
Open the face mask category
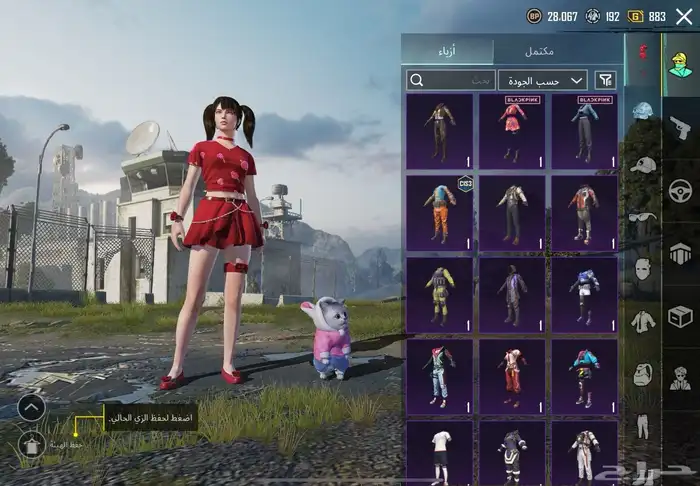click(x=642, y=269)
